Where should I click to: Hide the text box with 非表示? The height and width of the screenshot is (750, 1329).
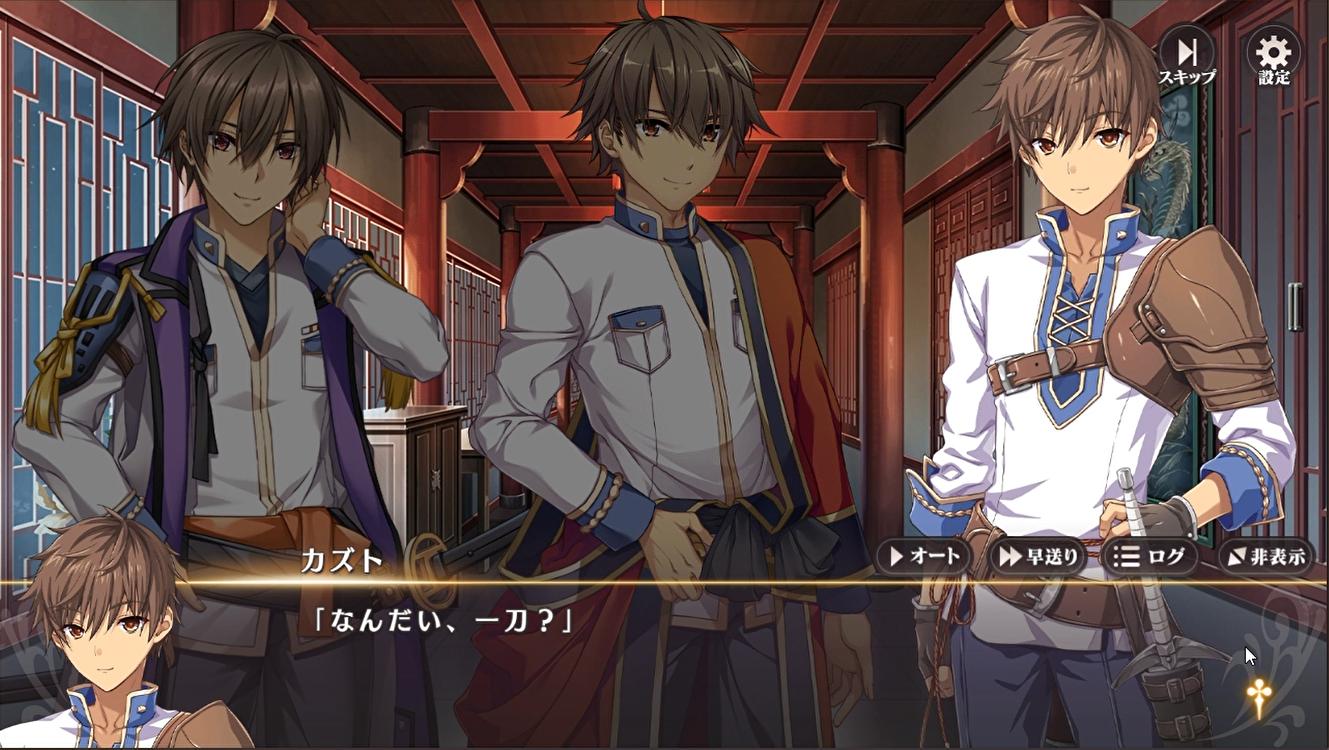(1265, 556)
